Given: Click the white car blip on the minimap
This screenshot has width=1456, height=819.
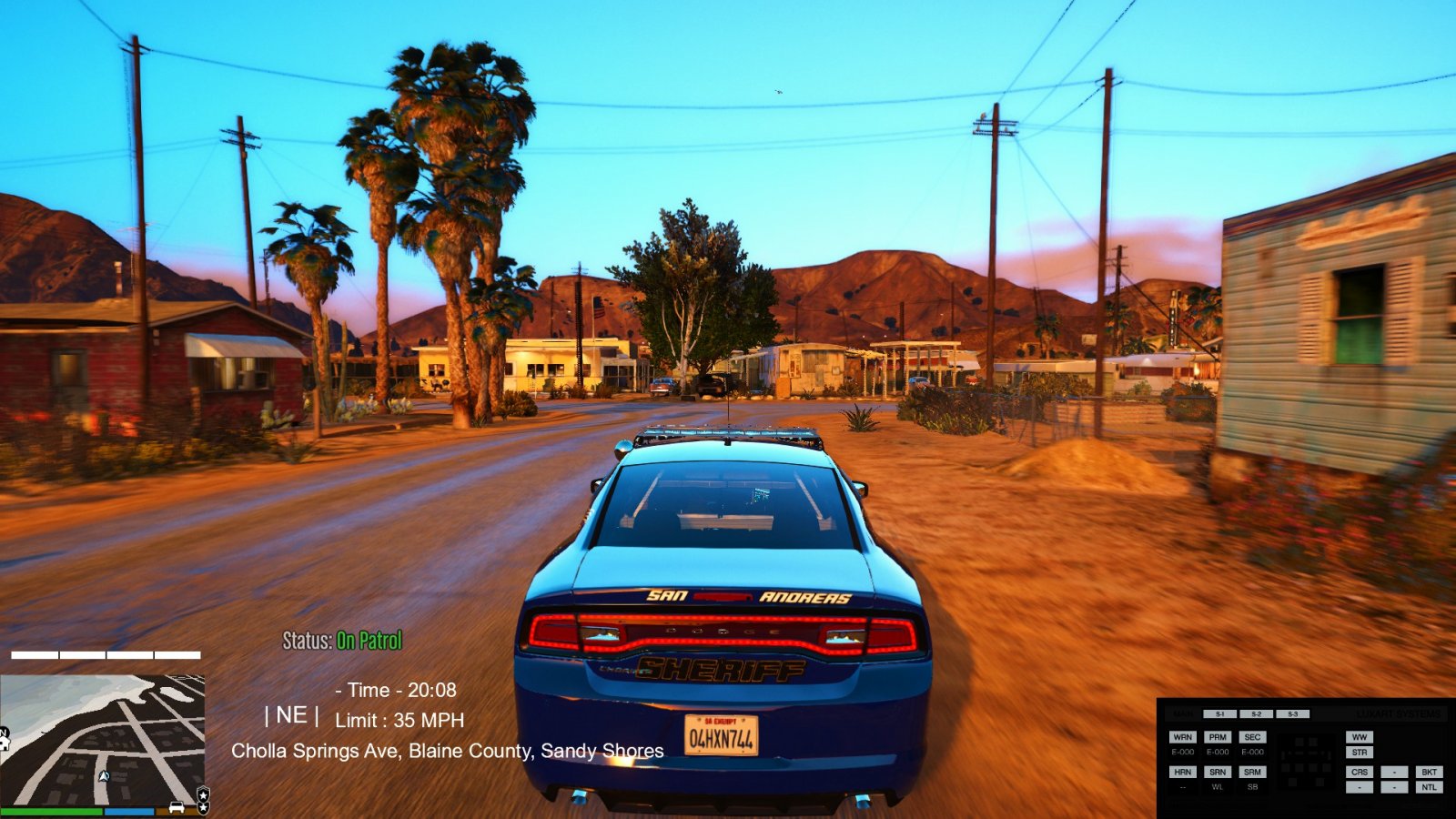Looking at the screenshot, I should tap(177, 807).
